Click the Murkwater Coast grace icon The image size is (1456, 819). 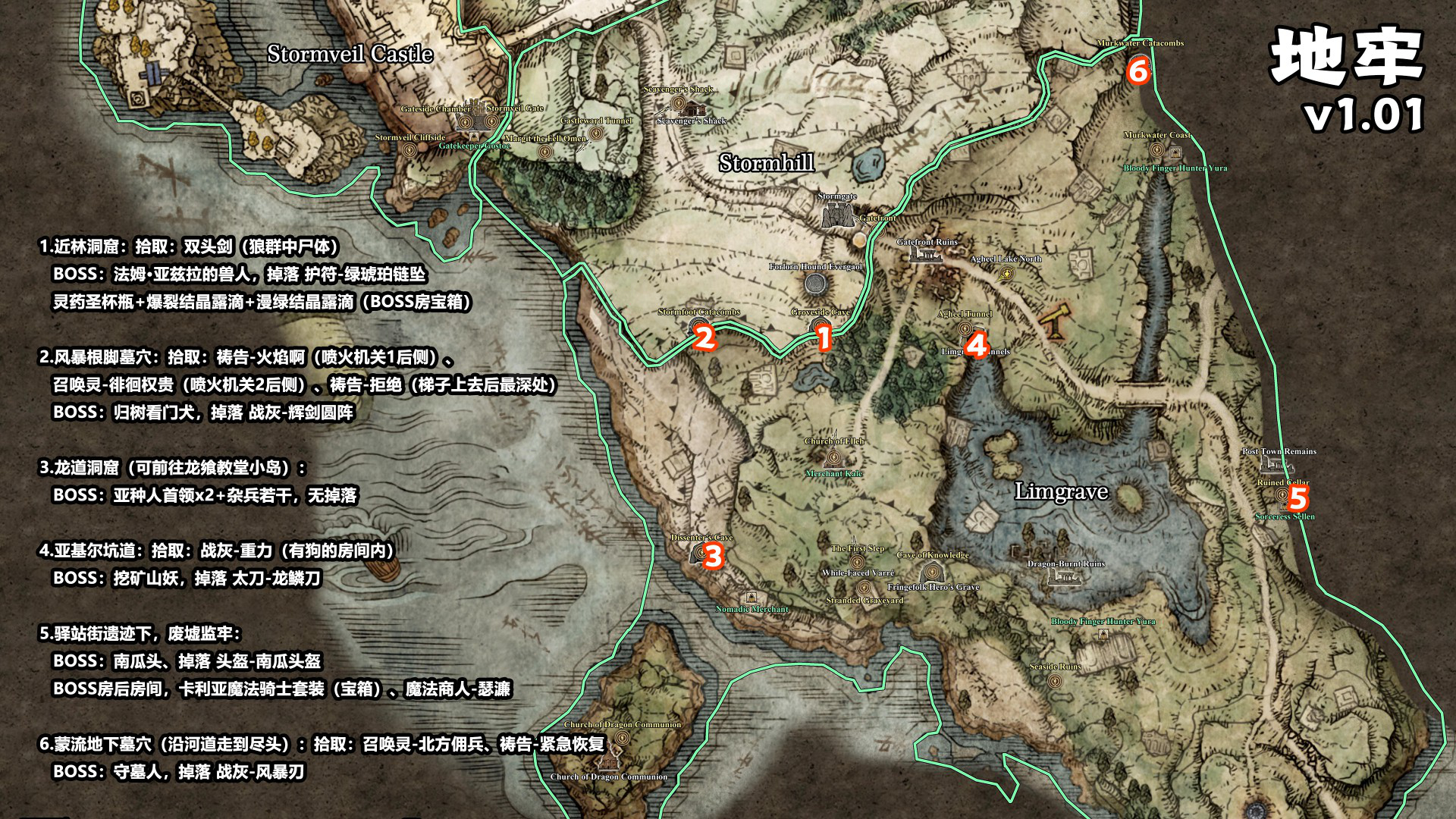[1156, 149]
